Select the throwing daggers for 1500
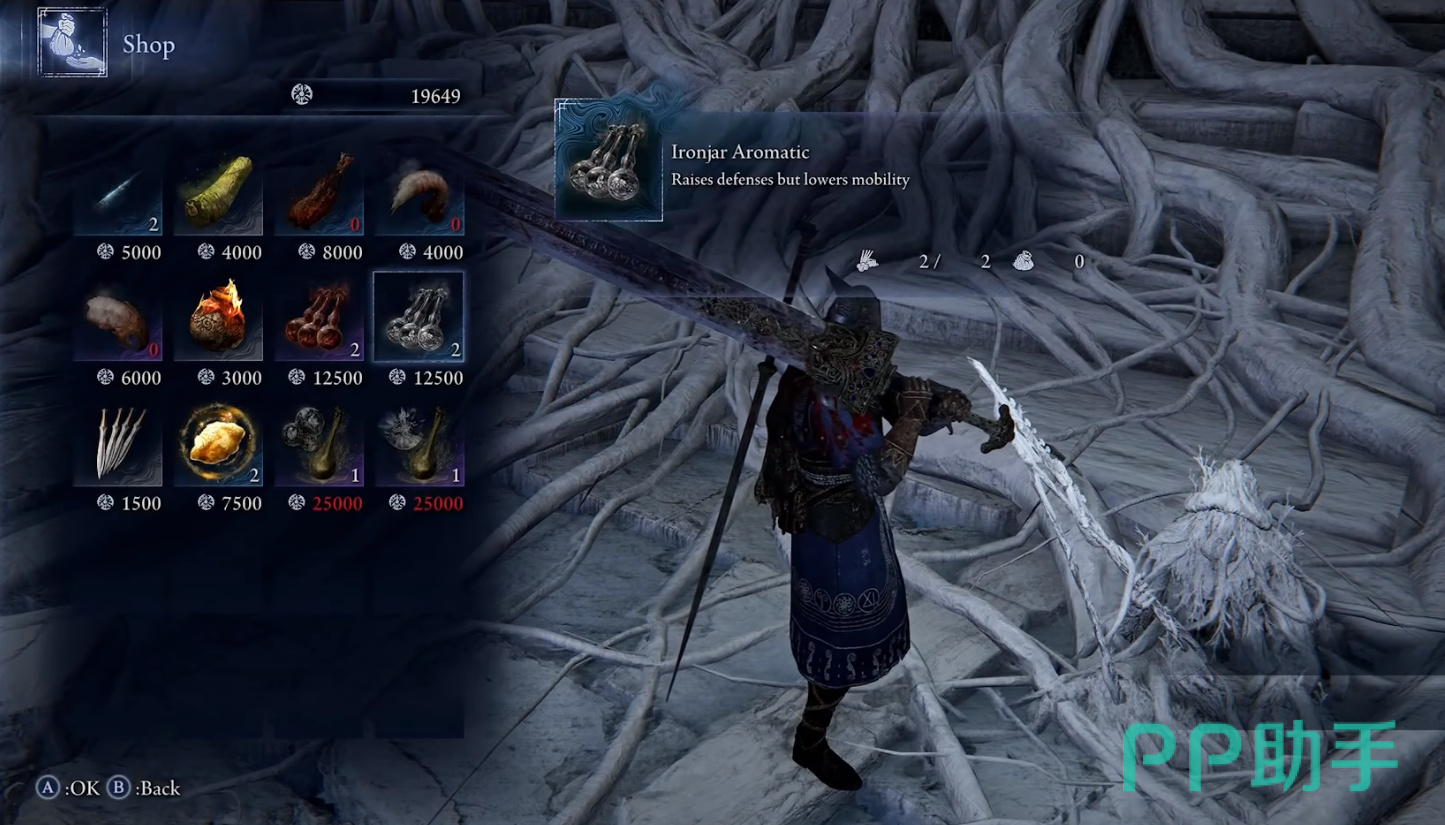Screen dimensions: 1445x825 [118, 445]
